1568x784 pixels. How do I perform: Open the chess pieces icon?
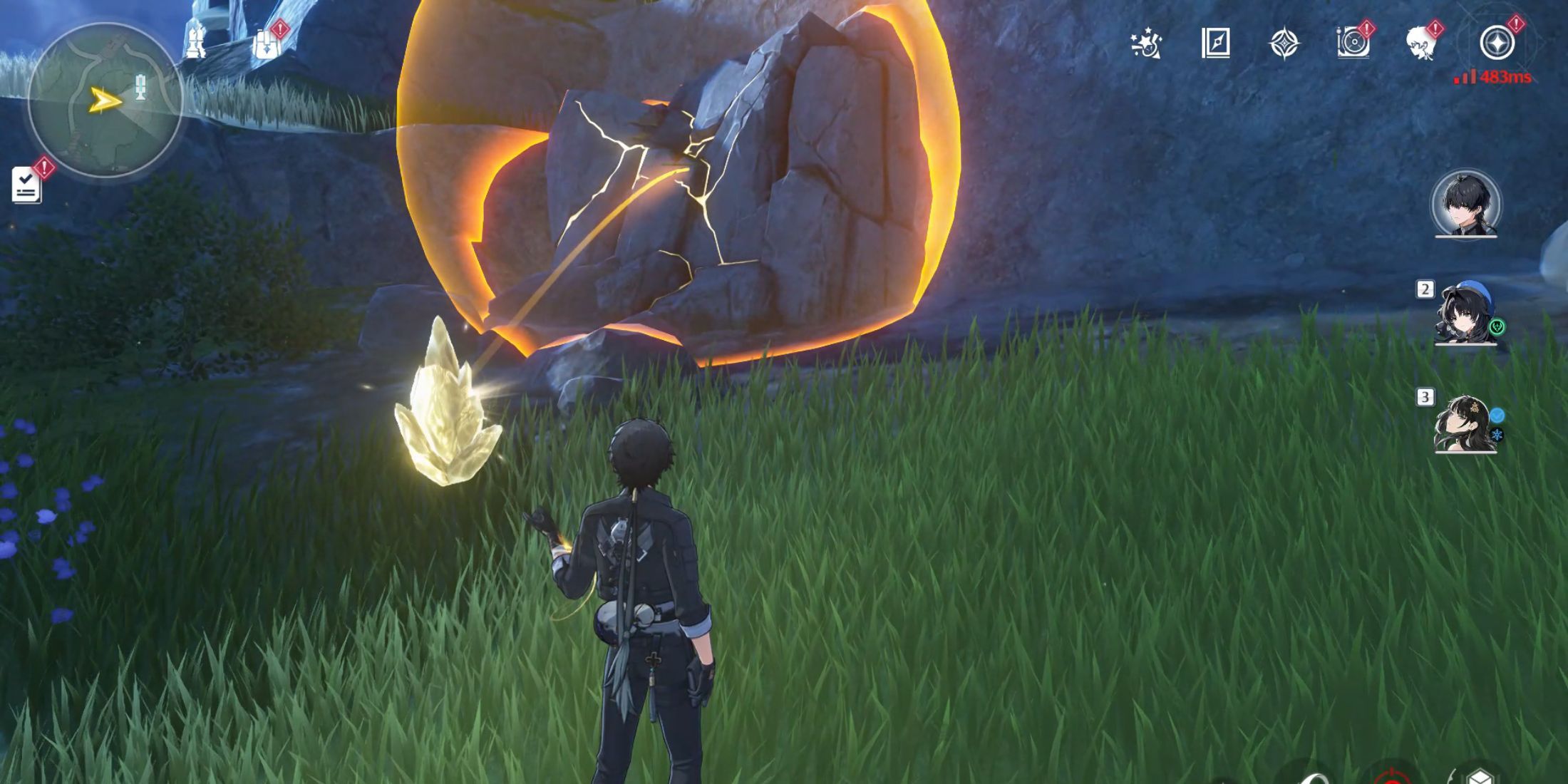point(195,40)
